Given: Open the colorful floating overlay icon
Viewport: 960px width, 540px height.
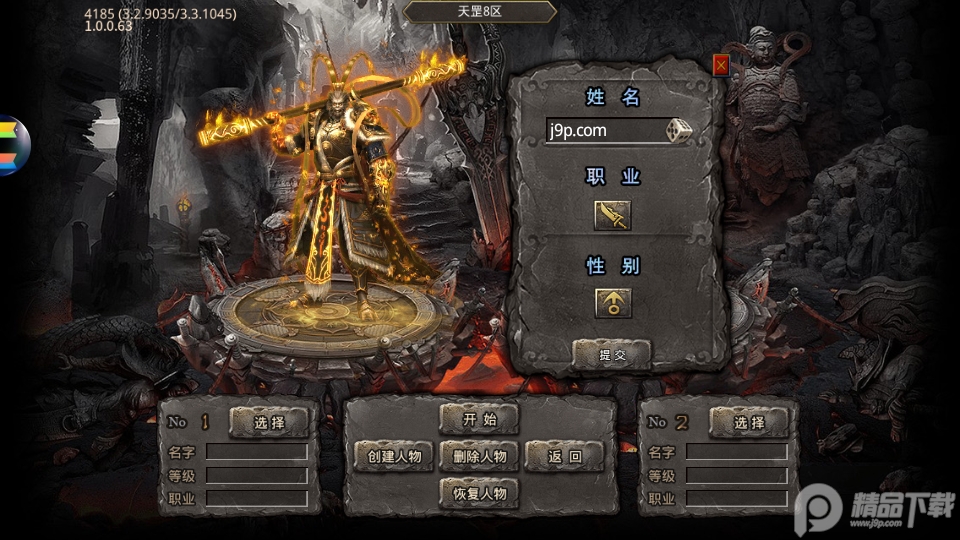Looking at the screenshot, I should (x=14, y=146).
